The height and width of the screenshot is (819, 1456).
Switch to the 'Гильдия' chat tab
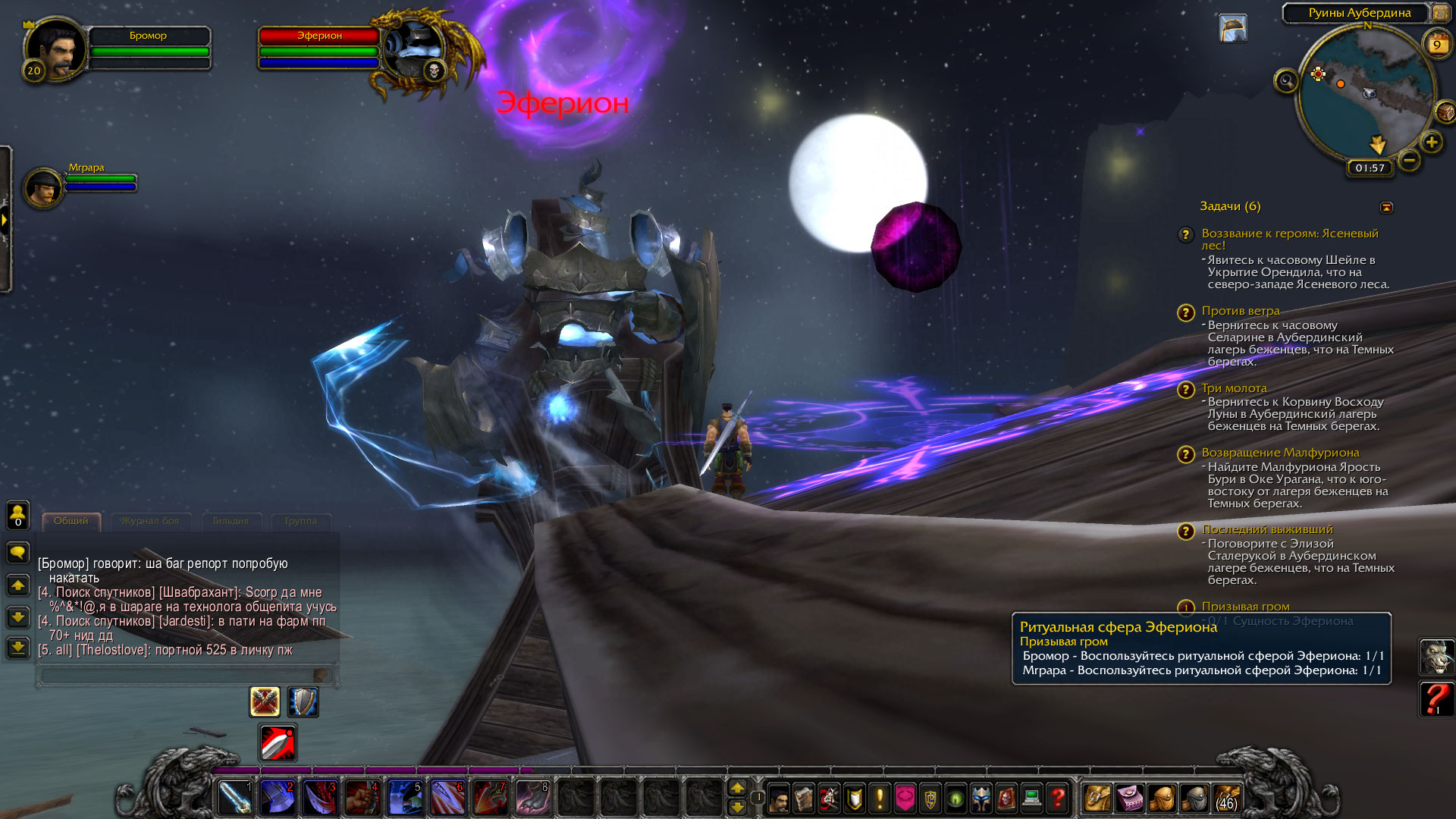231,521
